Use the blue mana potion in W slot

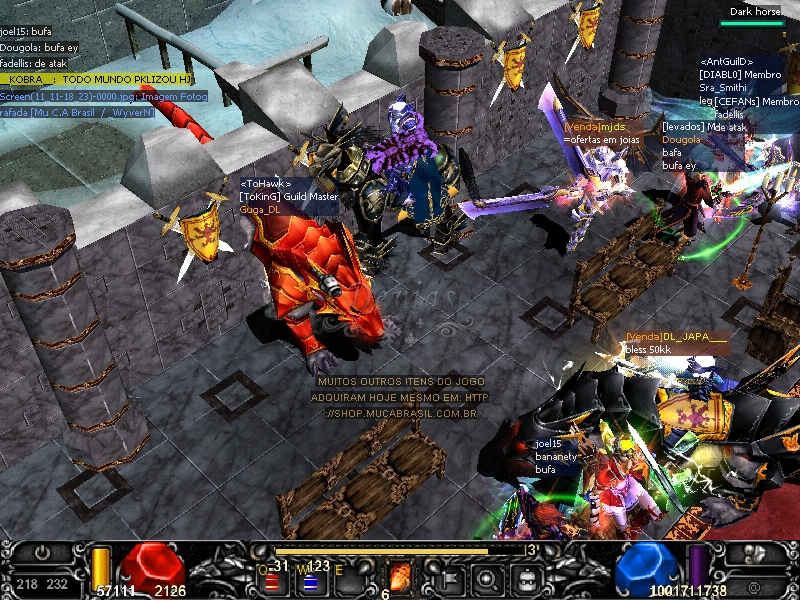coord(310,580)
